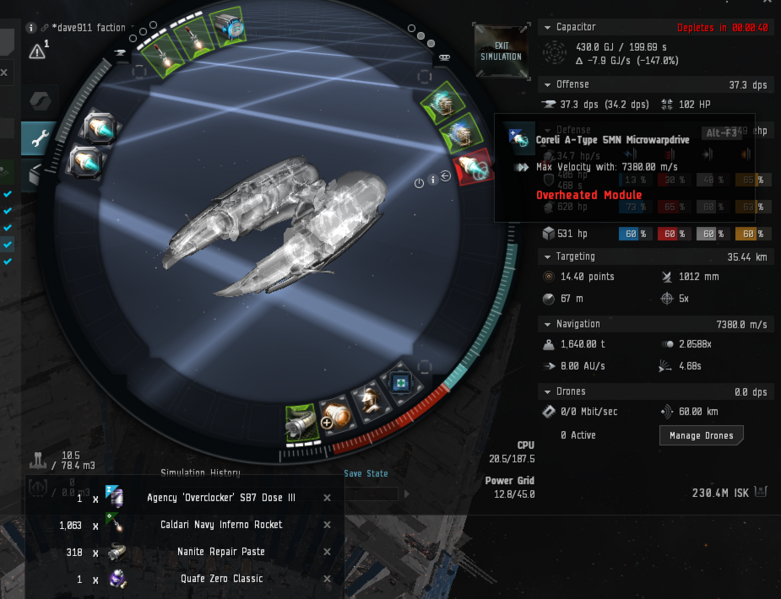Remove Quafe Zero Classic entry
Screen dimensions: 781x599
tap(327, 578)
